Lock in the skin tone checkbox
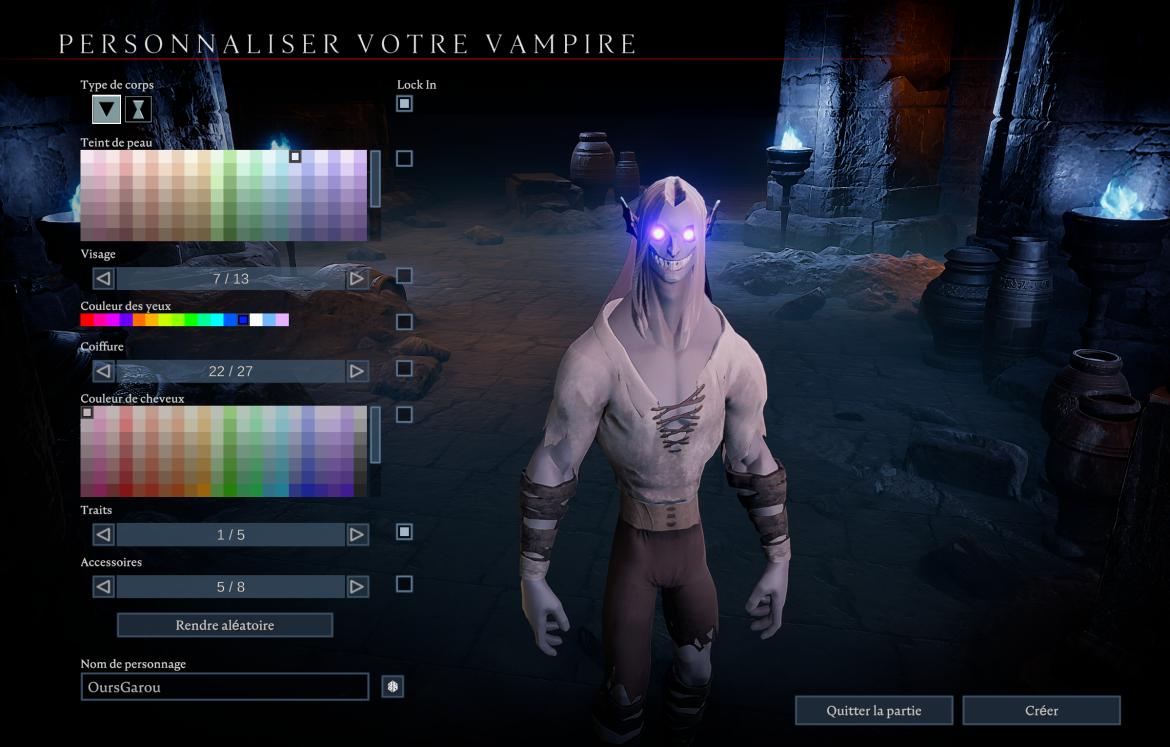 coord(404,158)
